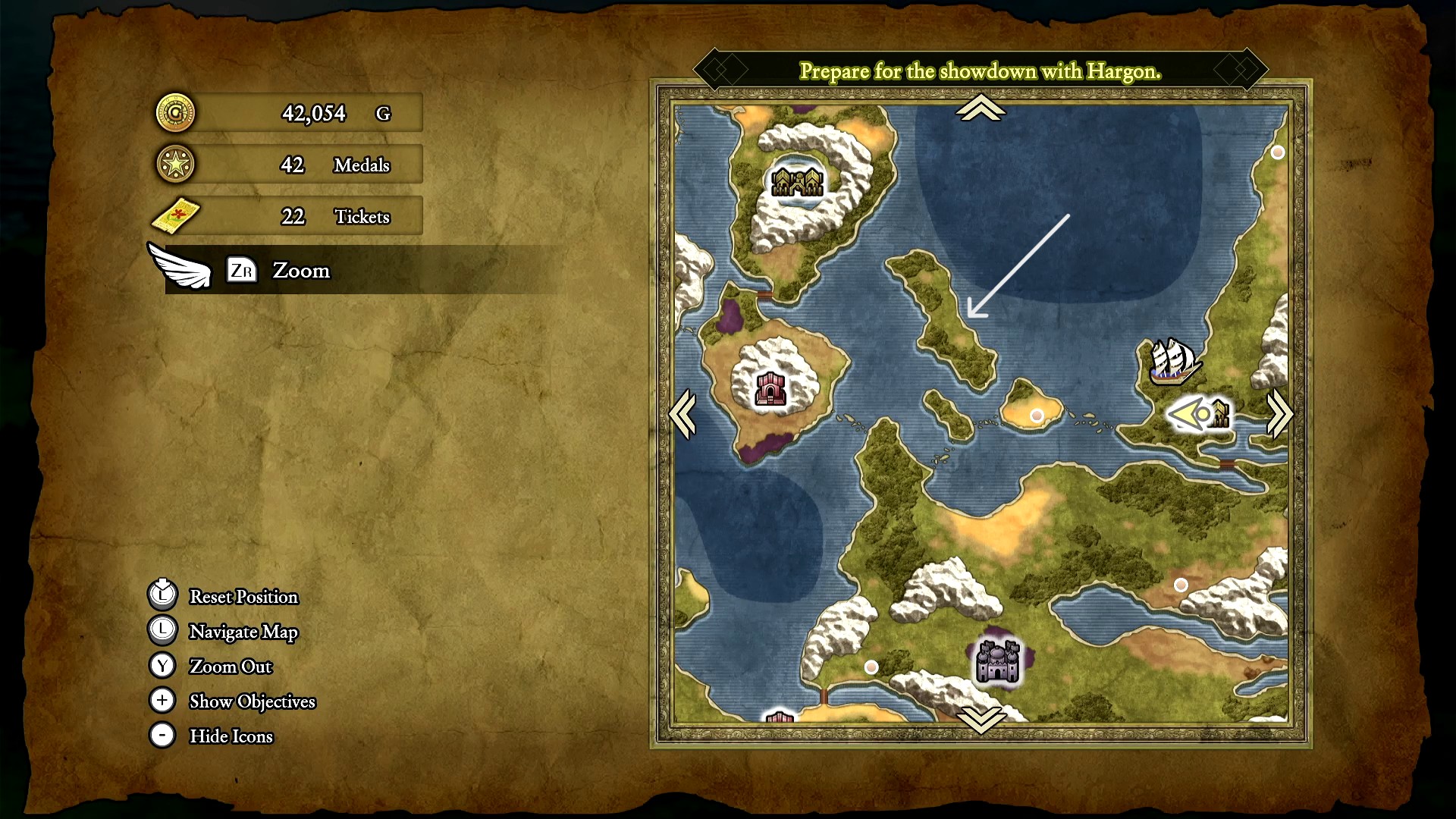Pick the dark purple castle marker
The height and width of the screenshot is (819, 1456).
tap(997, 661)
